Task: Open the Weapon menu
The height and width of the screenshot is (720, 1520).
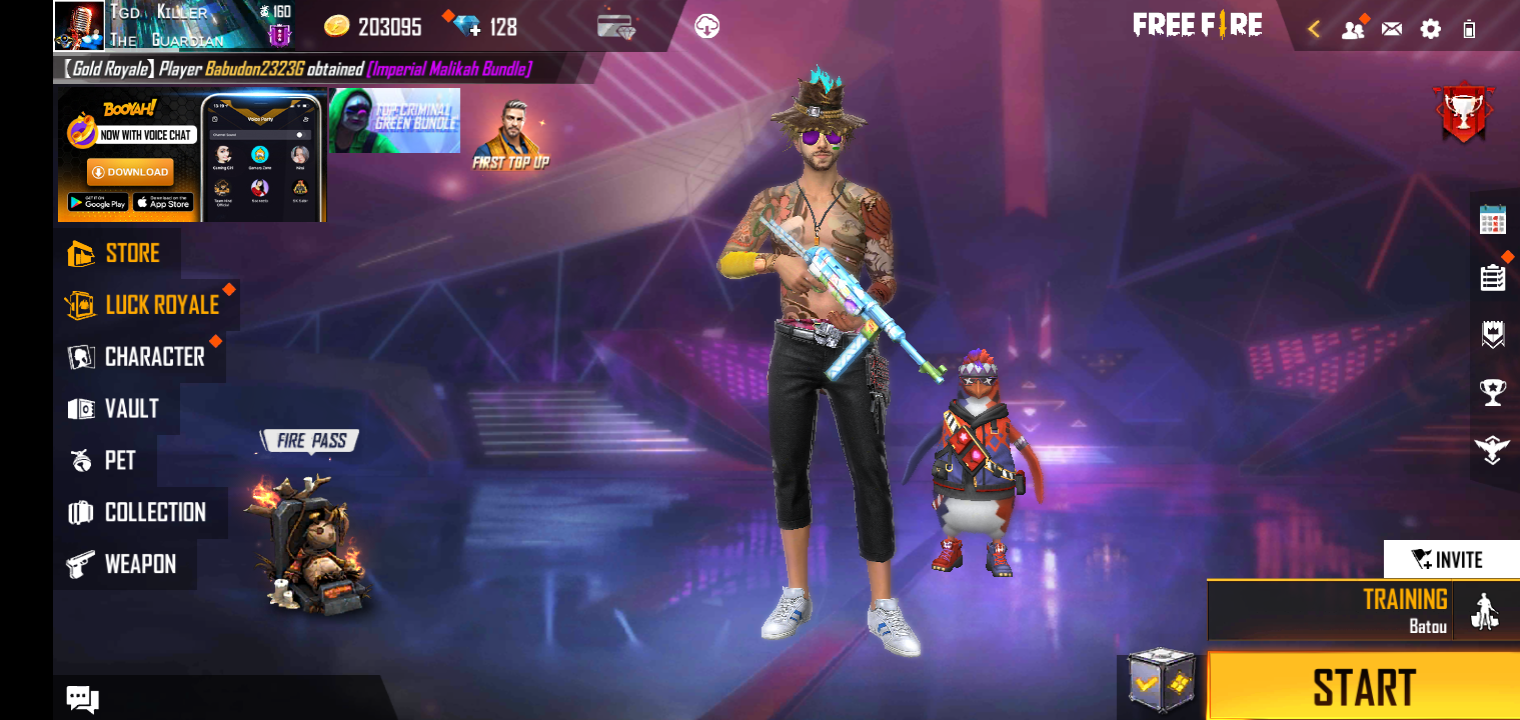Action: coord(123,564)
